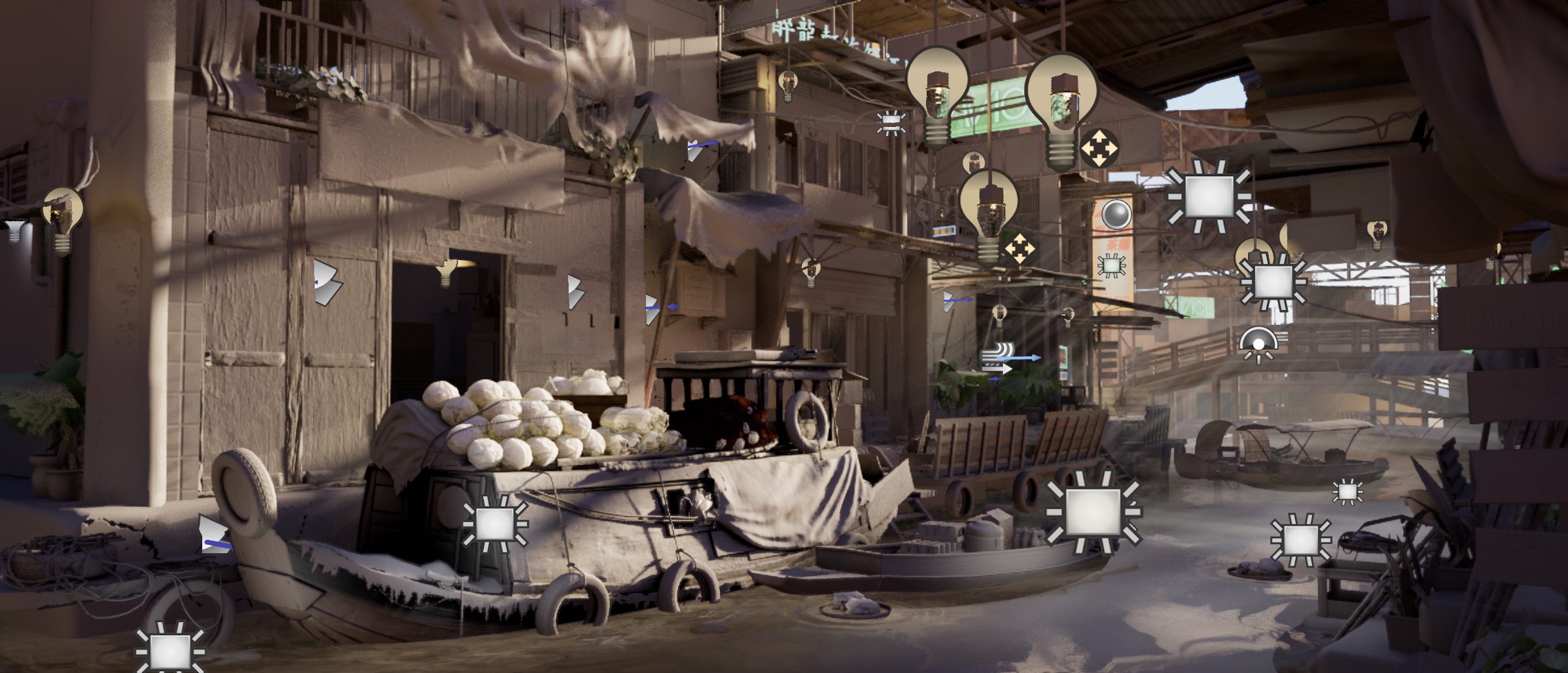The image size is (1568, 673).
Task: Select the grey sphere reflection capture icon
Action: tap(1116, 214)
